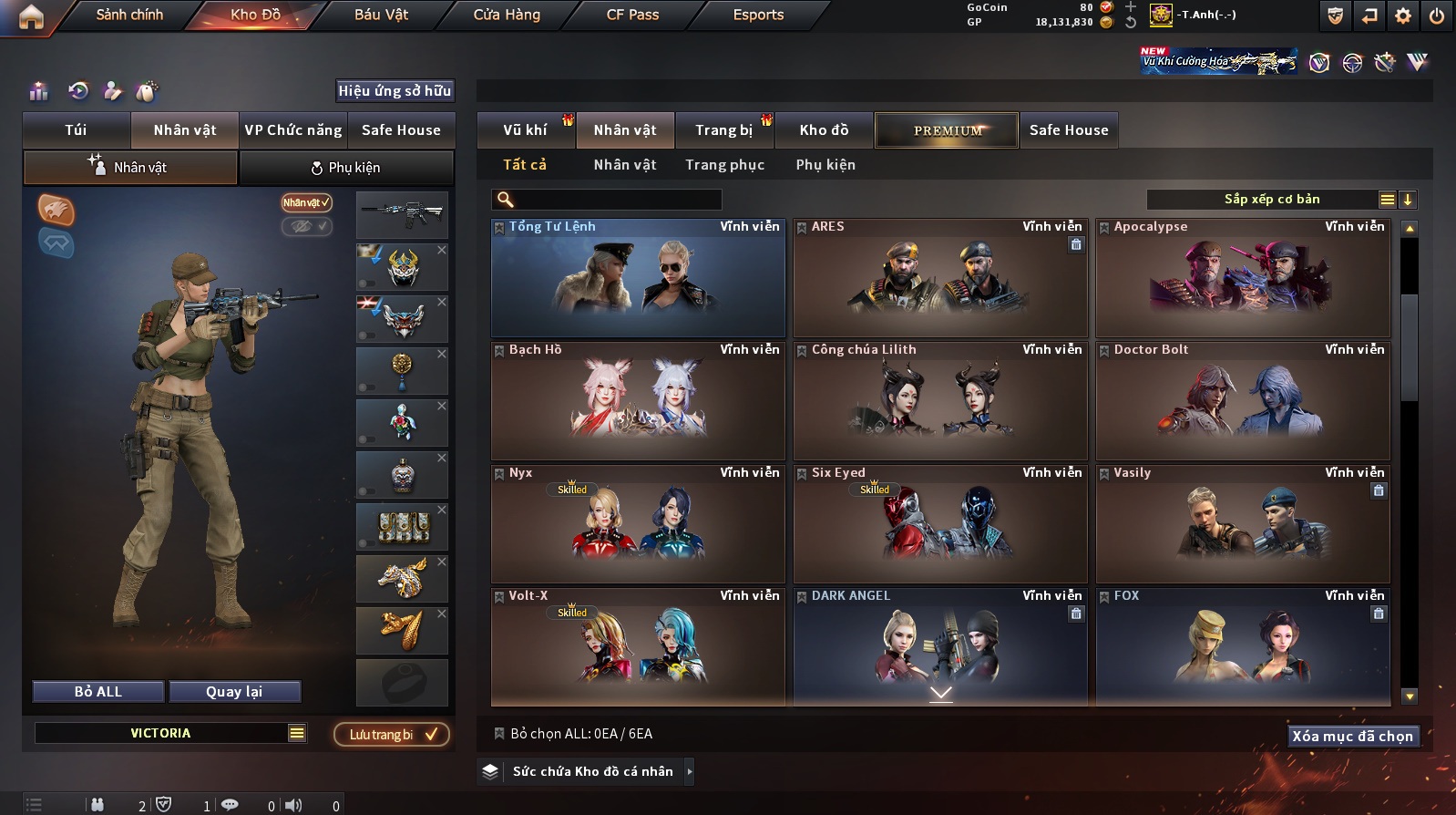Click the Quay lại button
1456x815 pixels.
click(234, 692)
